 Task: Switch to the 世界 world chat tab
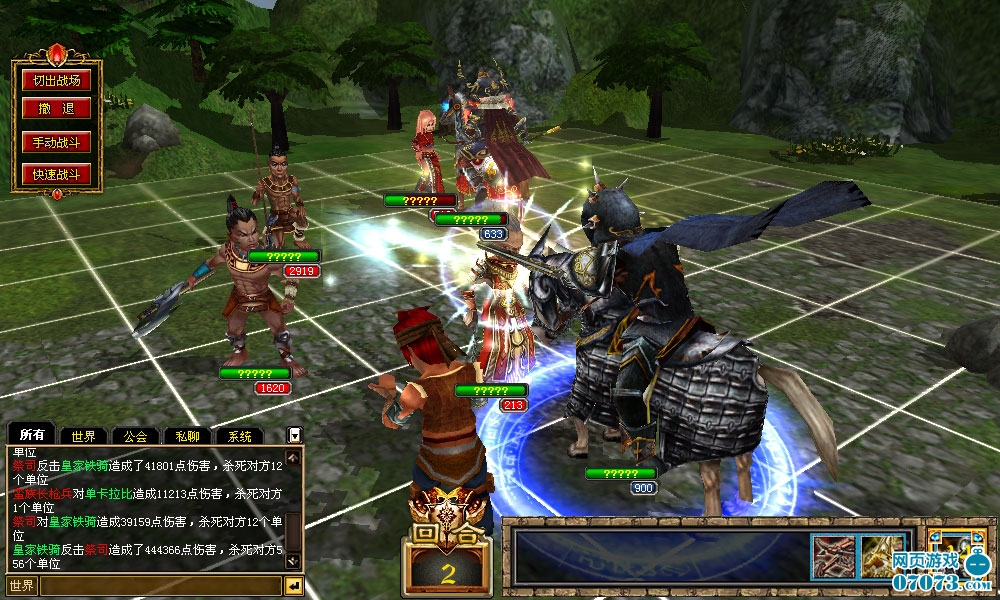[x=83, y=436]
